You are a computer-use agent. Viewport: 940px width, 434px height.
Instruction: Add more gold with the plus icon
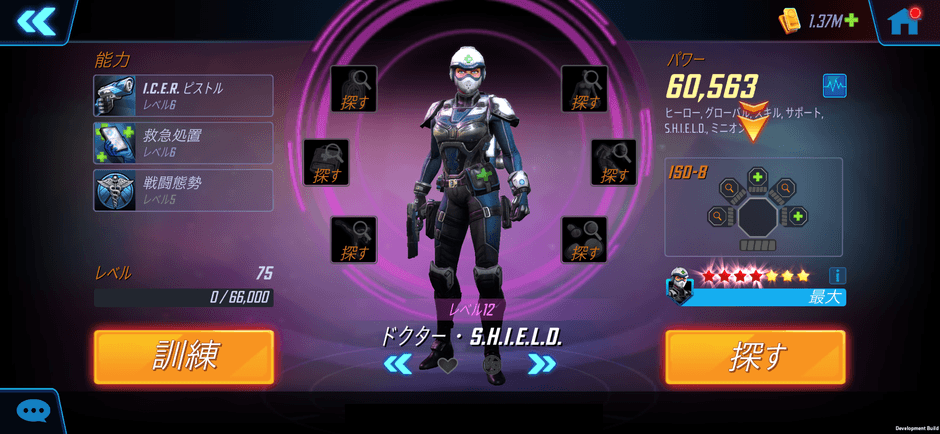(x=851, y=20)
